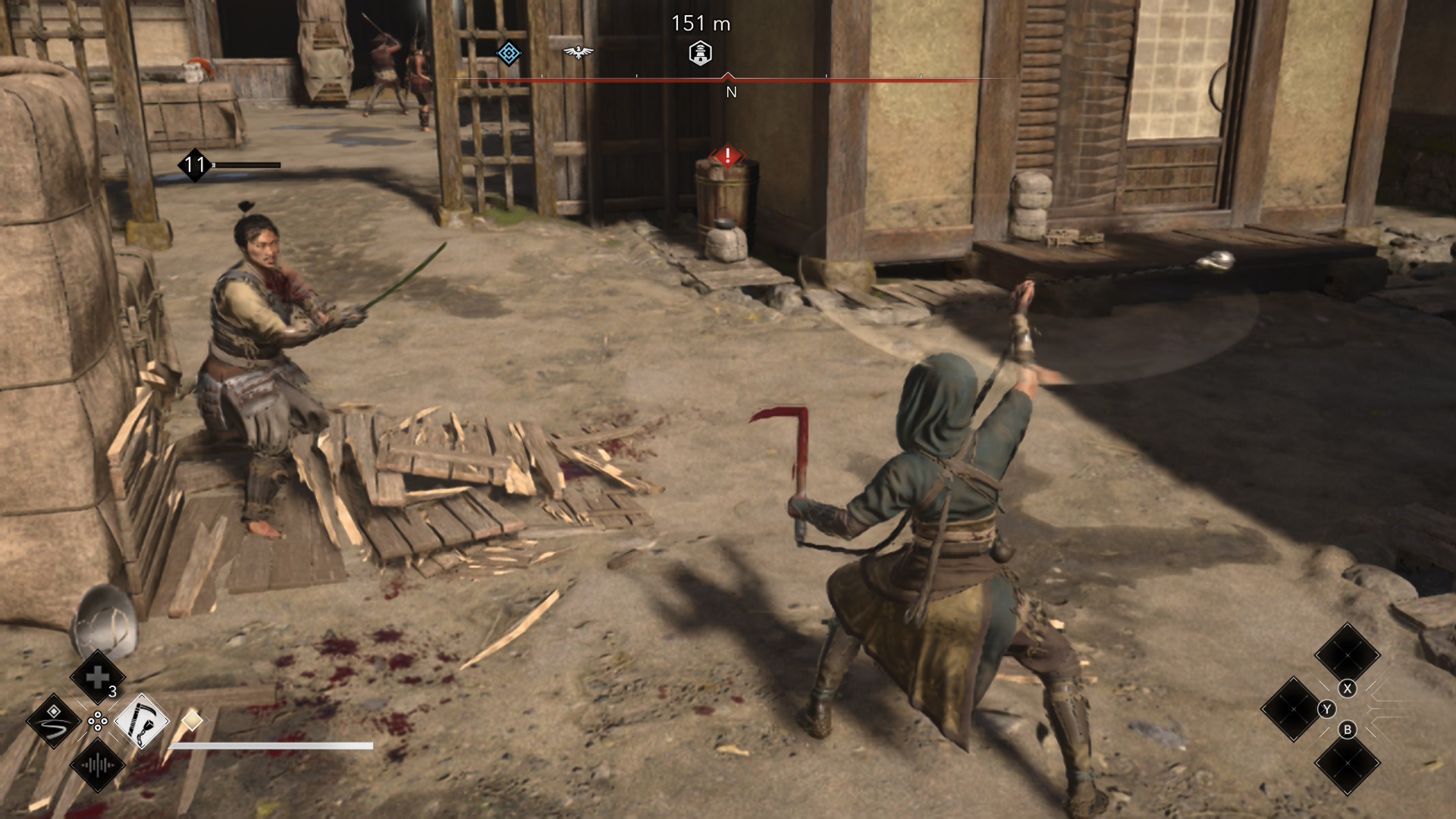Use the healing ration with the plus sign
Viewport: 1456px width, 819px height.
pyautogui.click(x=98, y=677)
